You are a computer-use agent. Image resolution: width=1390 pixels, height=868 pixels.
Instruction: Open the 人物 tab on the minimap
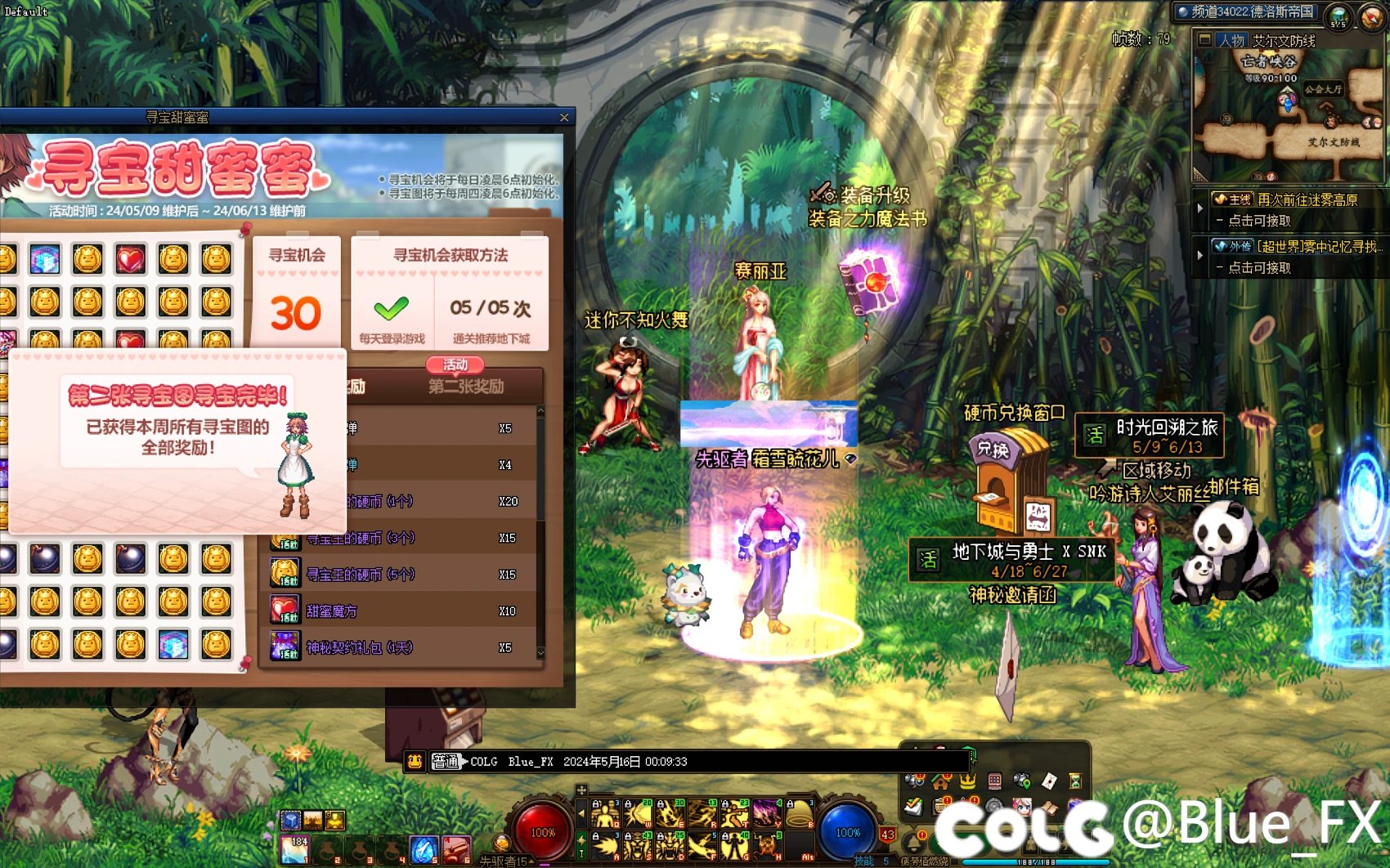point(1231,40)
